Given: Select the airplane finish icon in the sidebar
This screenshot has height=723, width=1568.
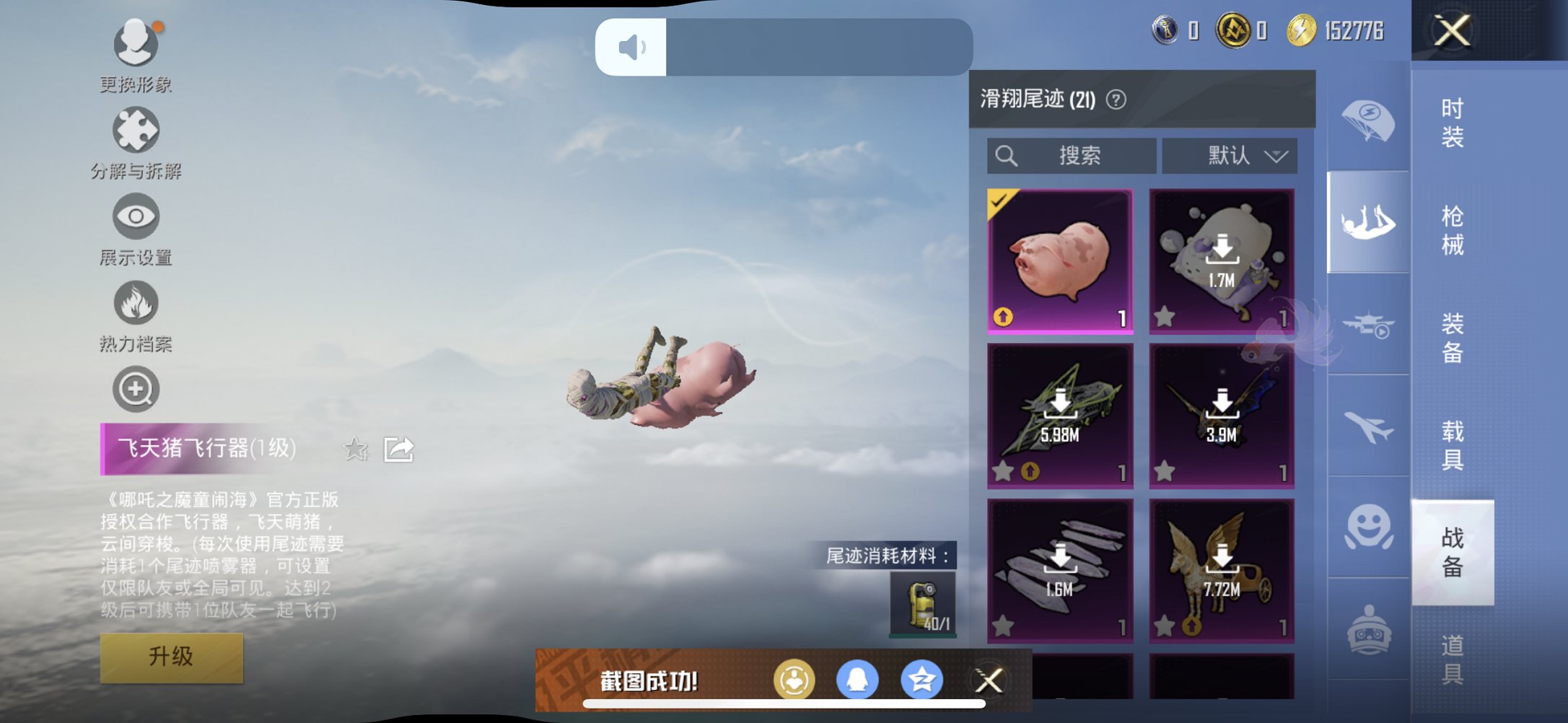Looking at the screenshot, I should 1368,426.
